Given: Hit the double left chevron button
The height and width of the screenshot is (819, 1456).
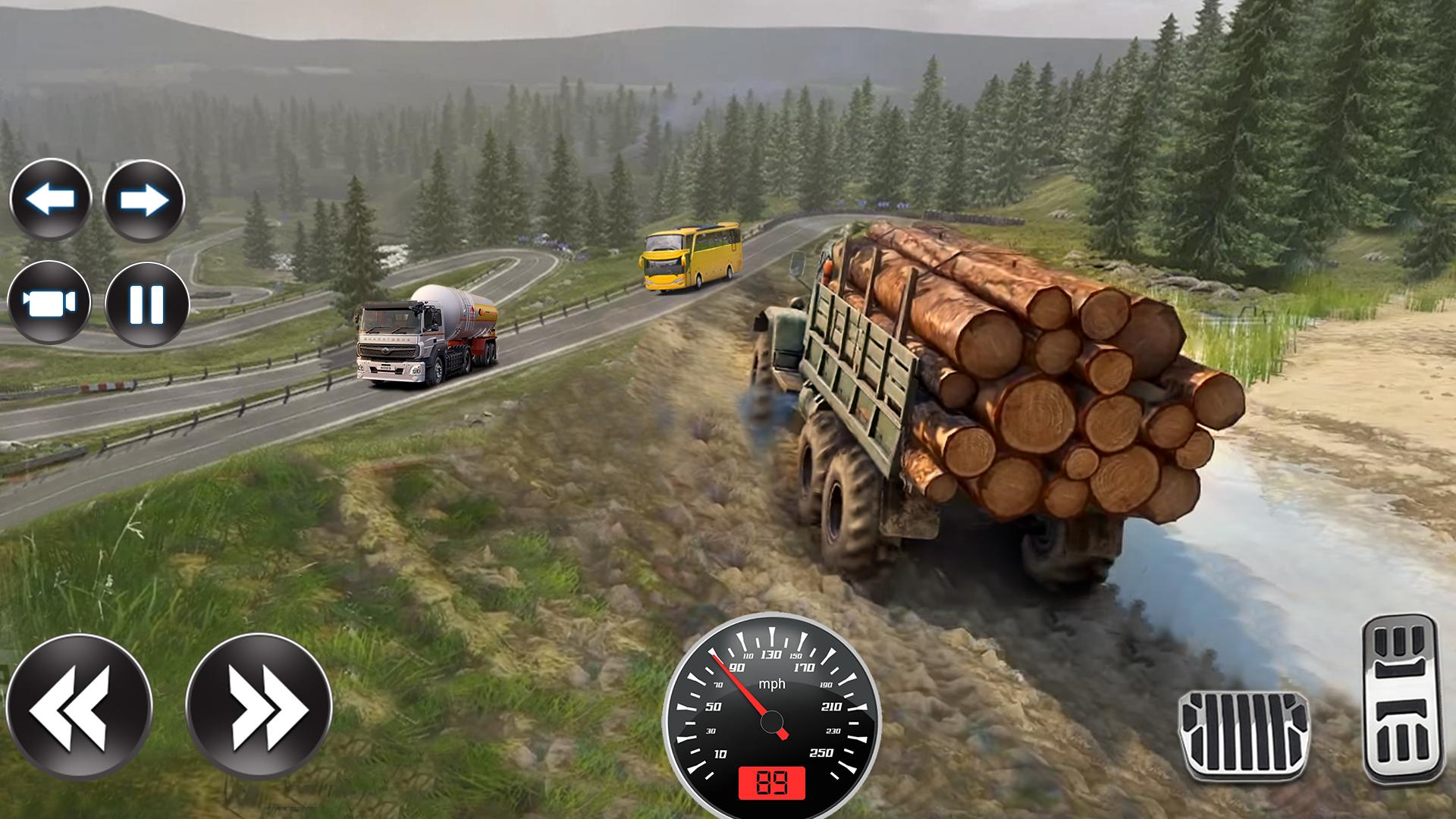Looking at the screenshot, I should click(80, 707).
